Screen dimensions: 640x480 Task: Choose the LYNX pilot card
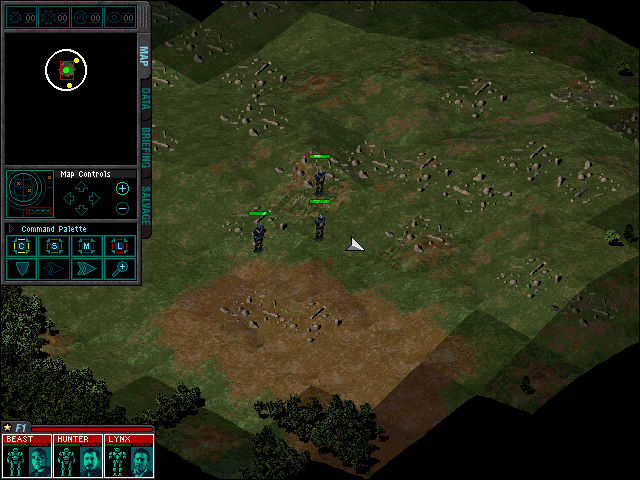[129, 456]
